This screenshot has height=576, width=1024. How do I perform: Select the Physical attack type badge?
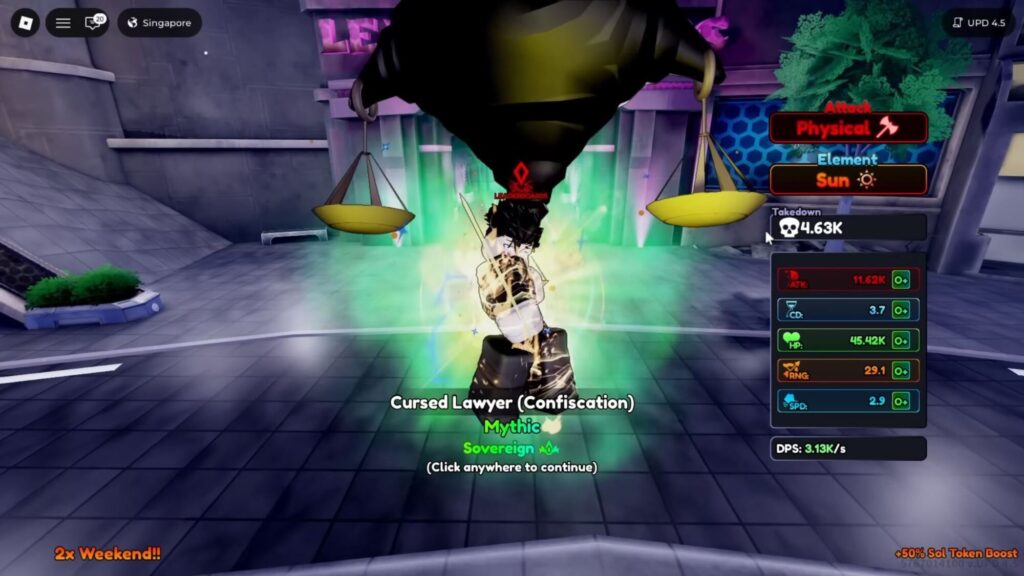pos(848,128)
